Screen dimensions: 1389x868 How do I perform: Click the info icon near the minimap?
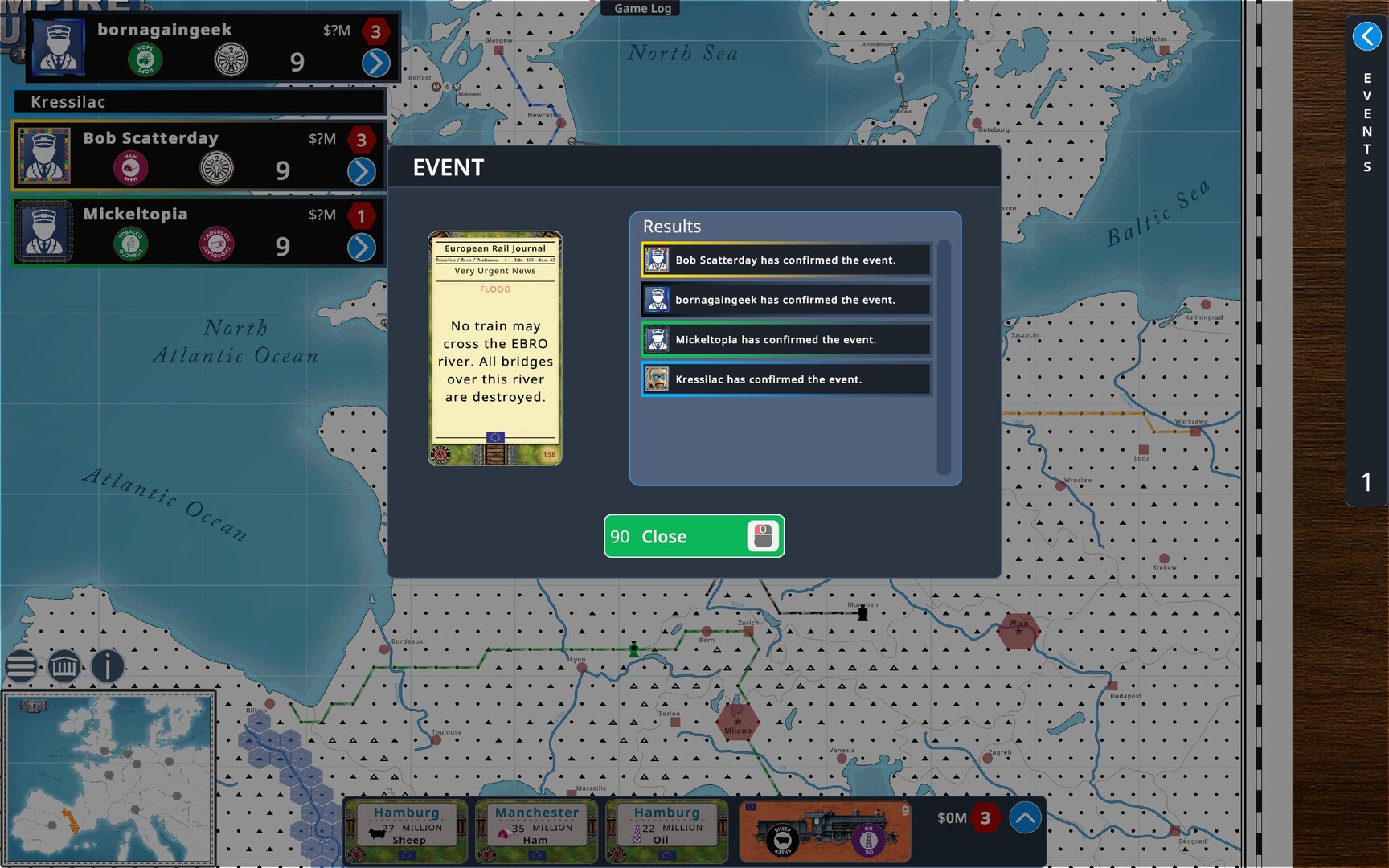106,667
